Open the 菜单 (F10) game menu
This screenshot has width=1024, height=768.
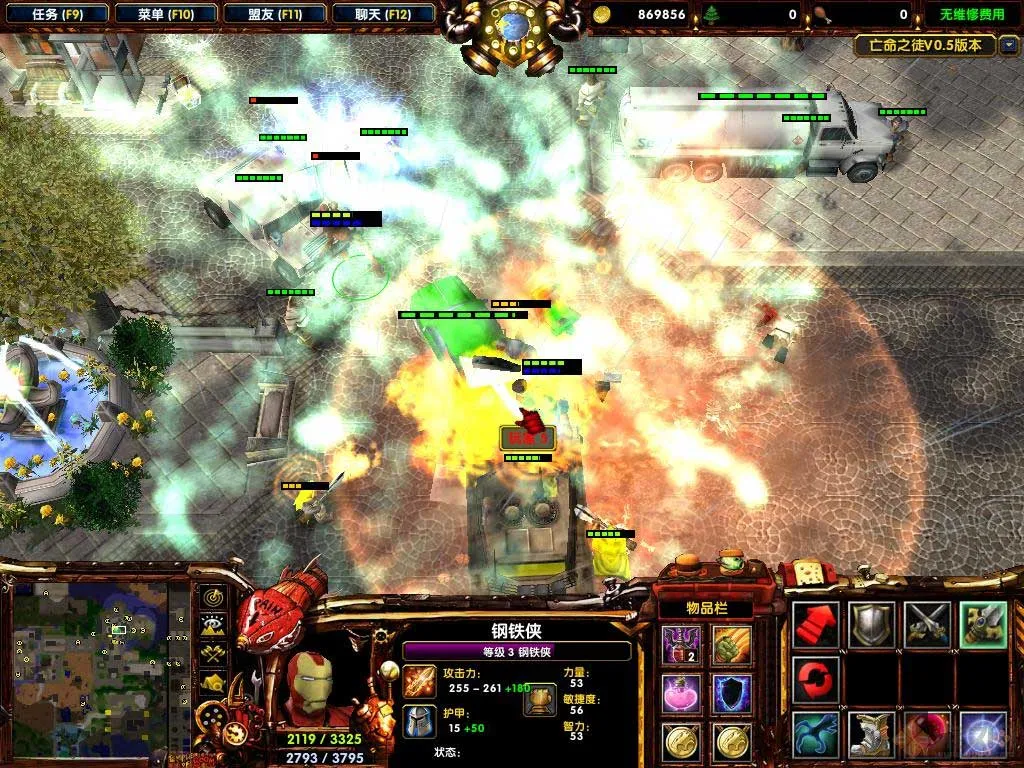click(x=166, y=14)
